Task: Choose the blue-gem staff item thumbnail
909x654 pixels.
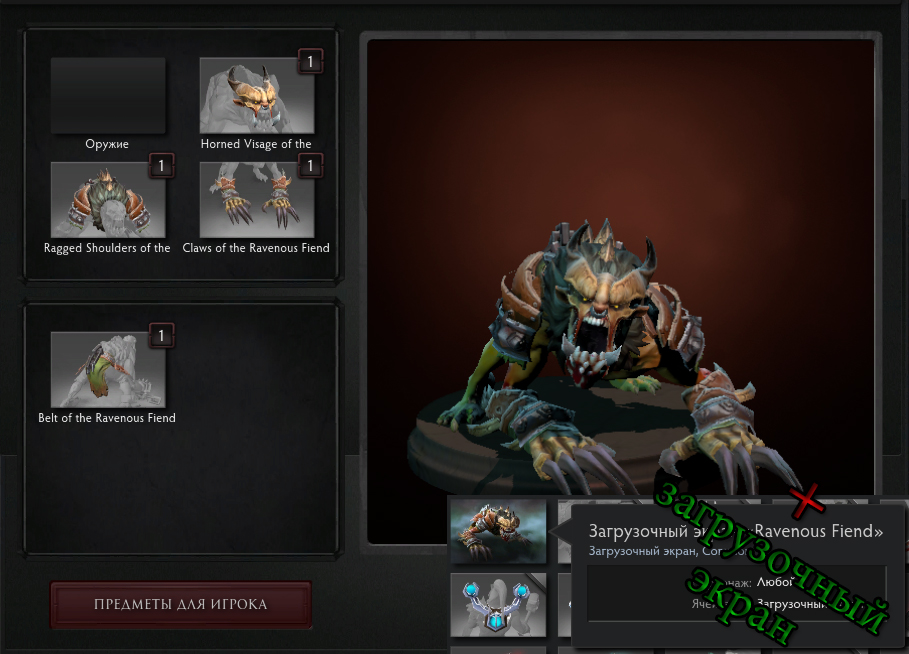Action: (x=498, y=604)
